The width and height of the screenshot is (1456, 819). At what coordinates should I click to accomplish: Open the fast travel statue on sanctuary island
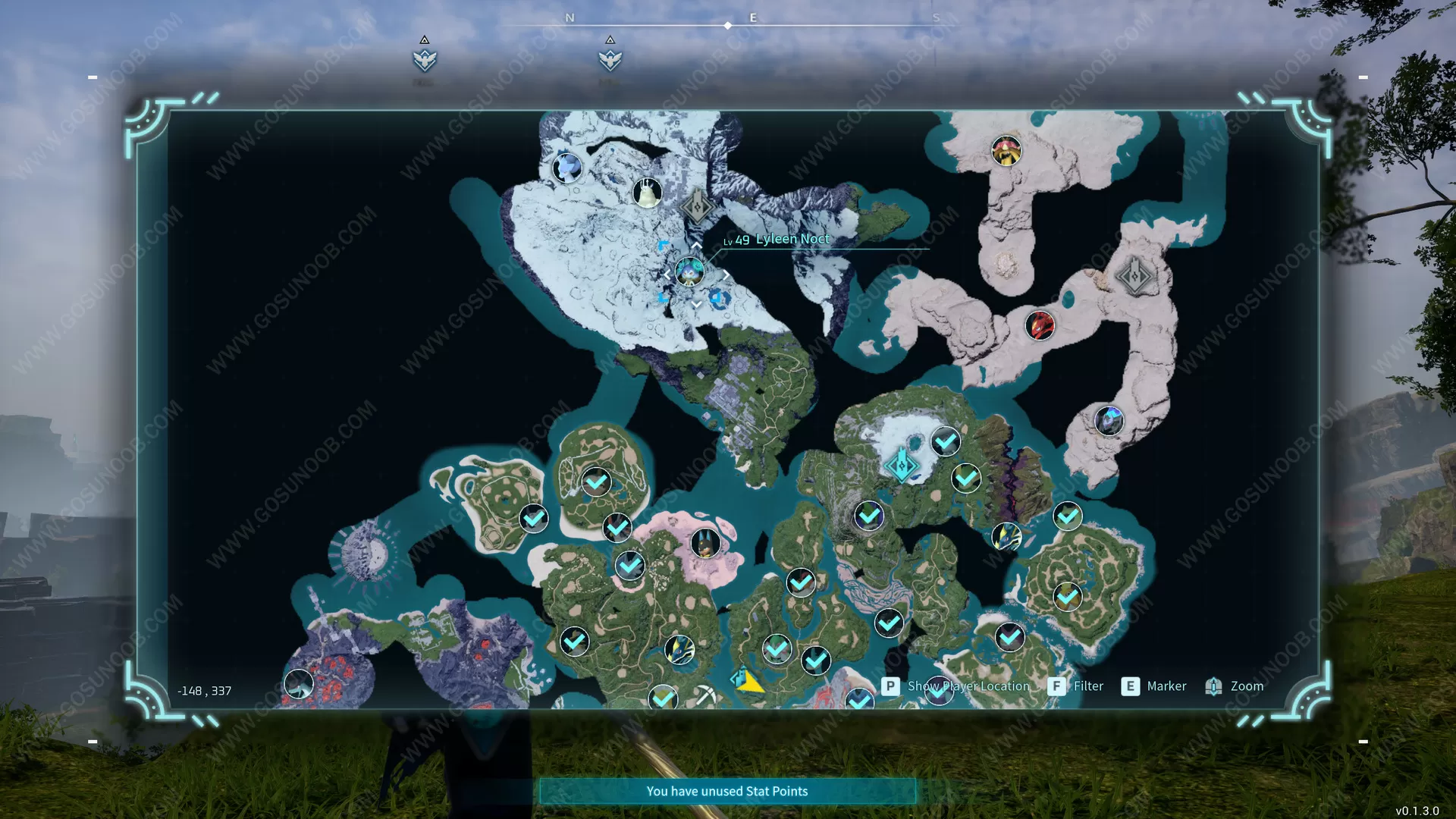coord(901,463)
